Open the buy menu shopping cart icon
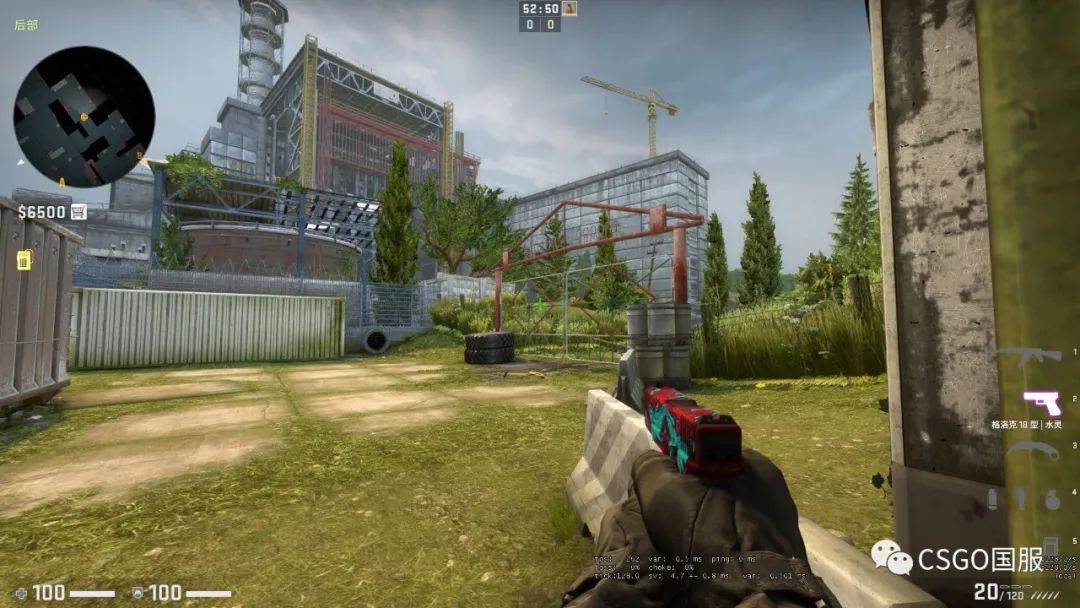 click(78, 212)
